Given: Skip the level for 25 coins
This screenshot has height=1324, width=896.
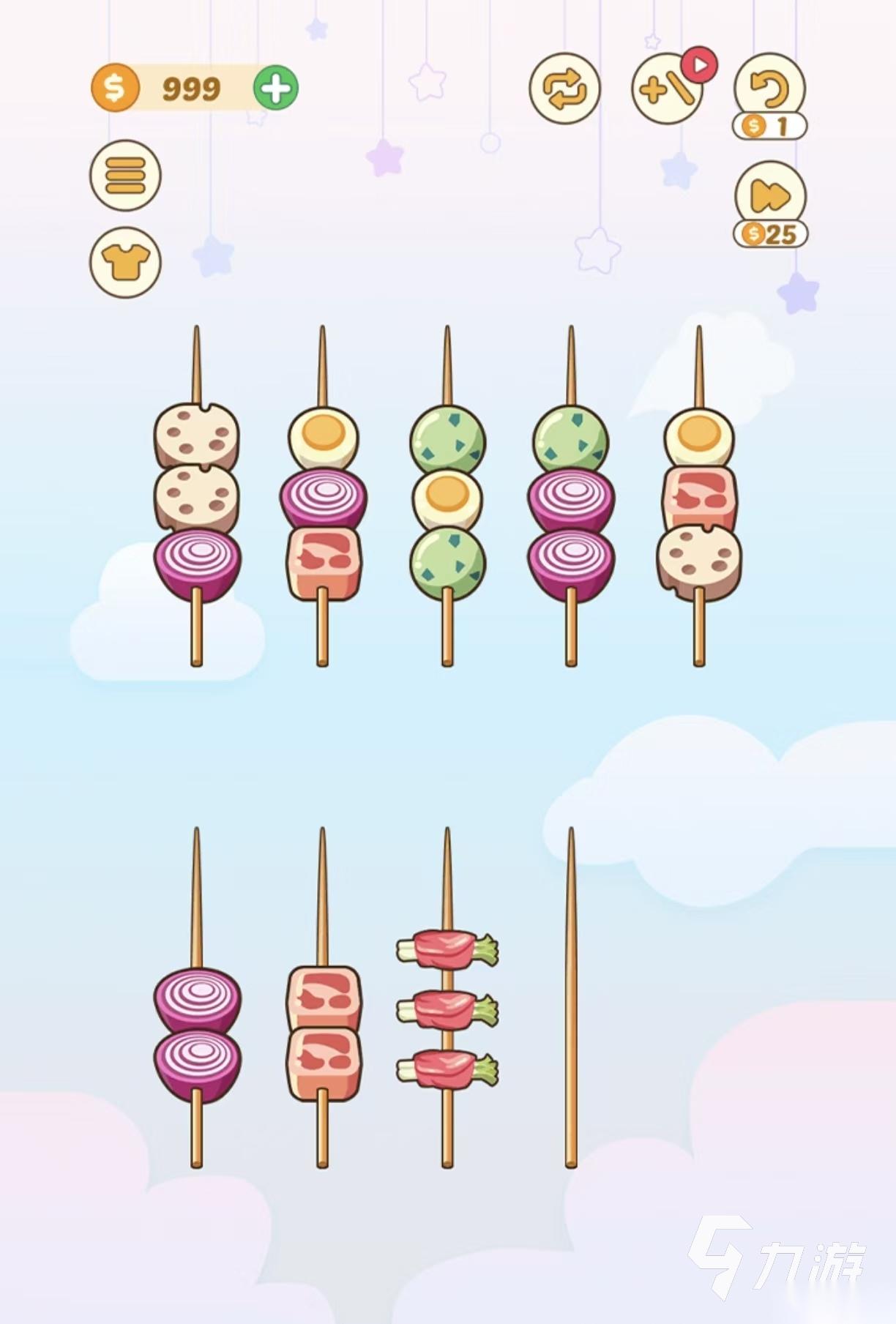Looking at the screenshot, I should click(770, 198).
